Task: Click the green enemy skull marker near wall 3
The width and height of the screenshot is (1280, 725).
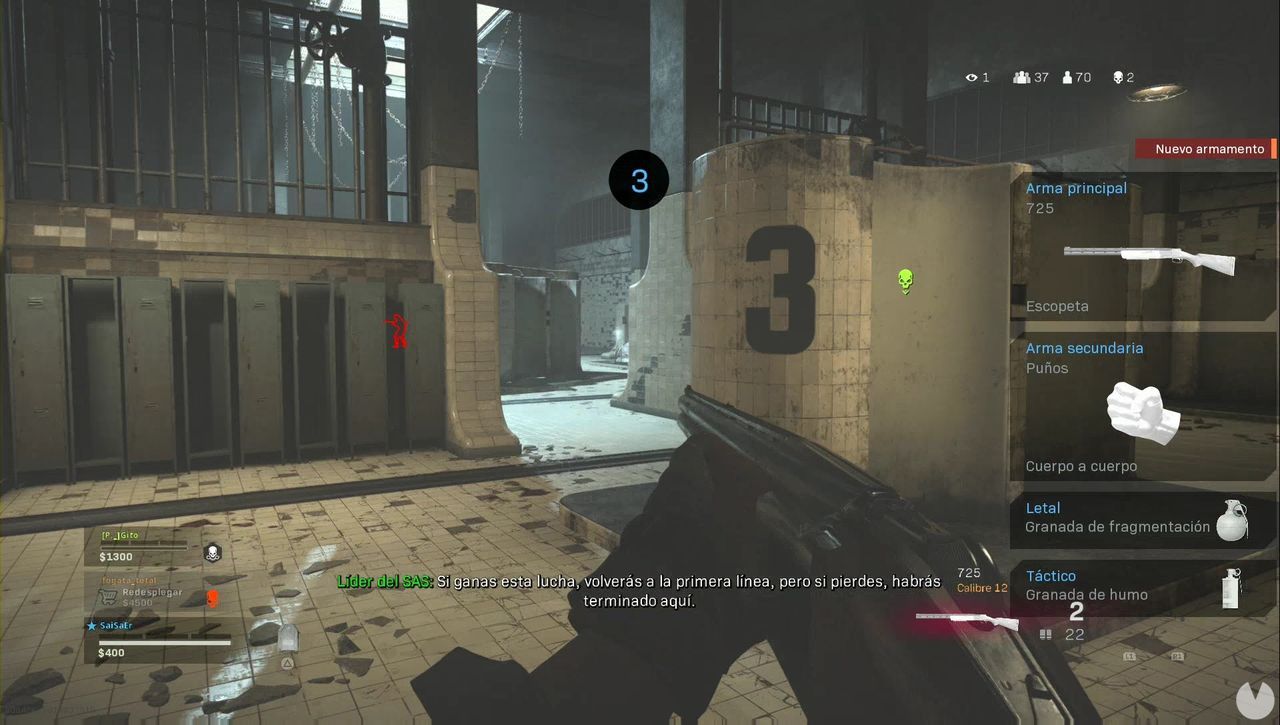Action: (905, 281)
